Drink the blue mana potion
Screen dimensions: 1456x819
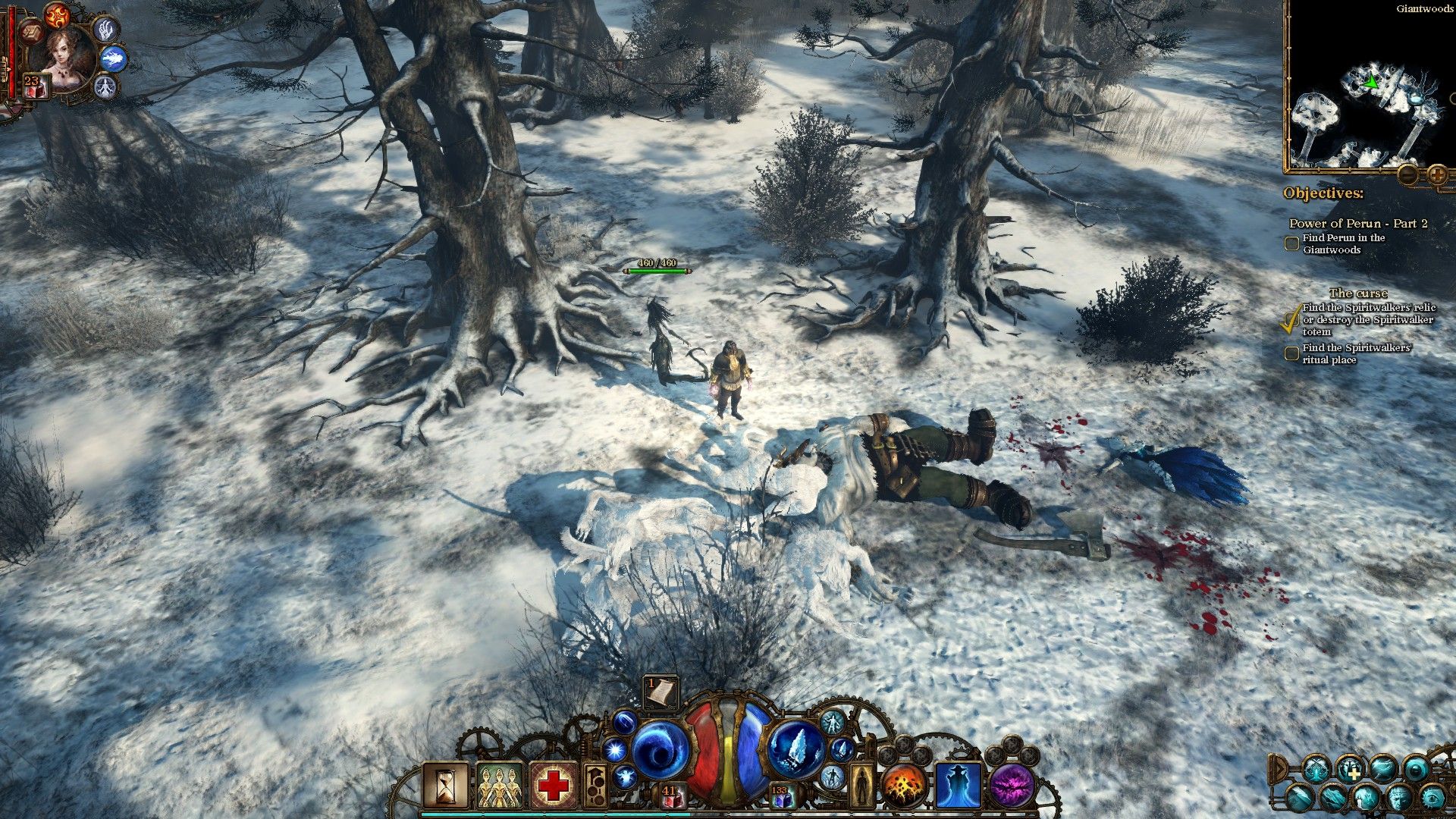(780, 798)
